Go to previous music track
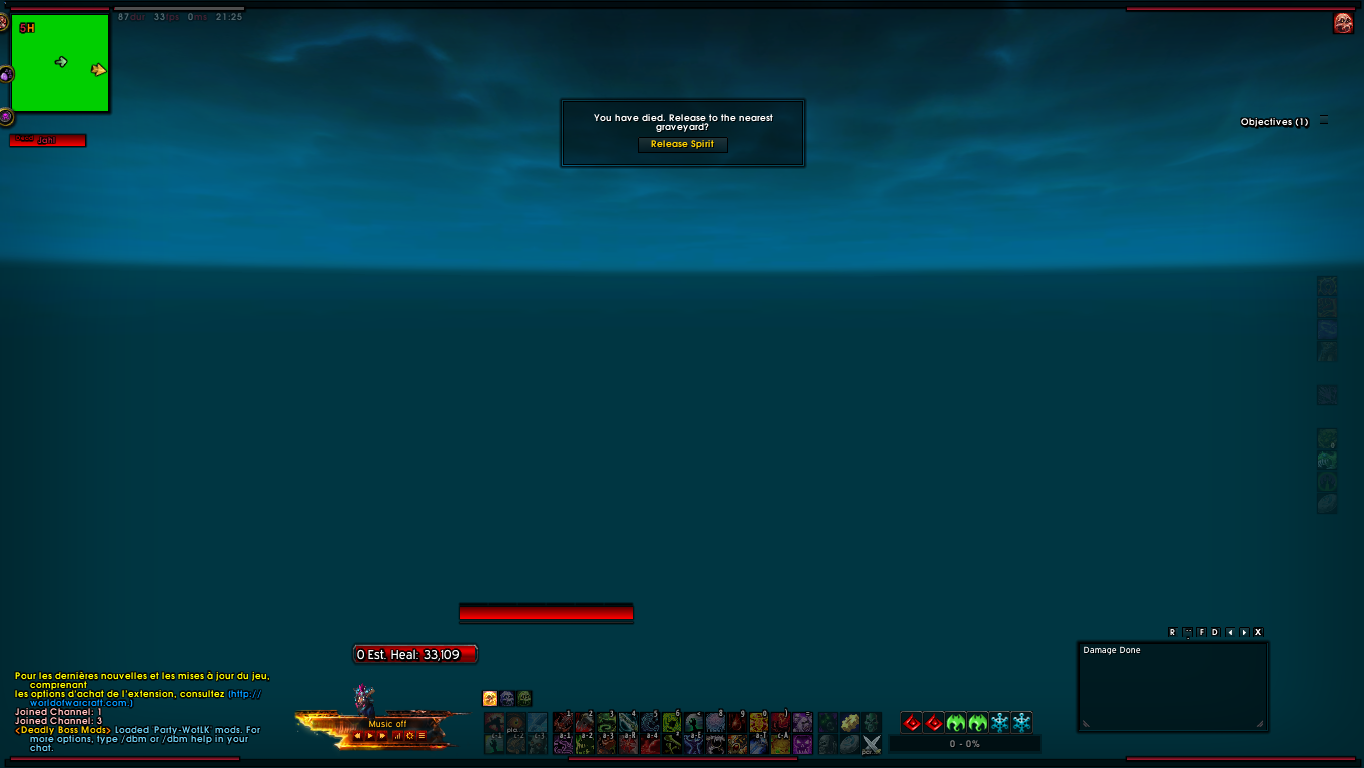The image size is (1364, 768). pos(358,736)
